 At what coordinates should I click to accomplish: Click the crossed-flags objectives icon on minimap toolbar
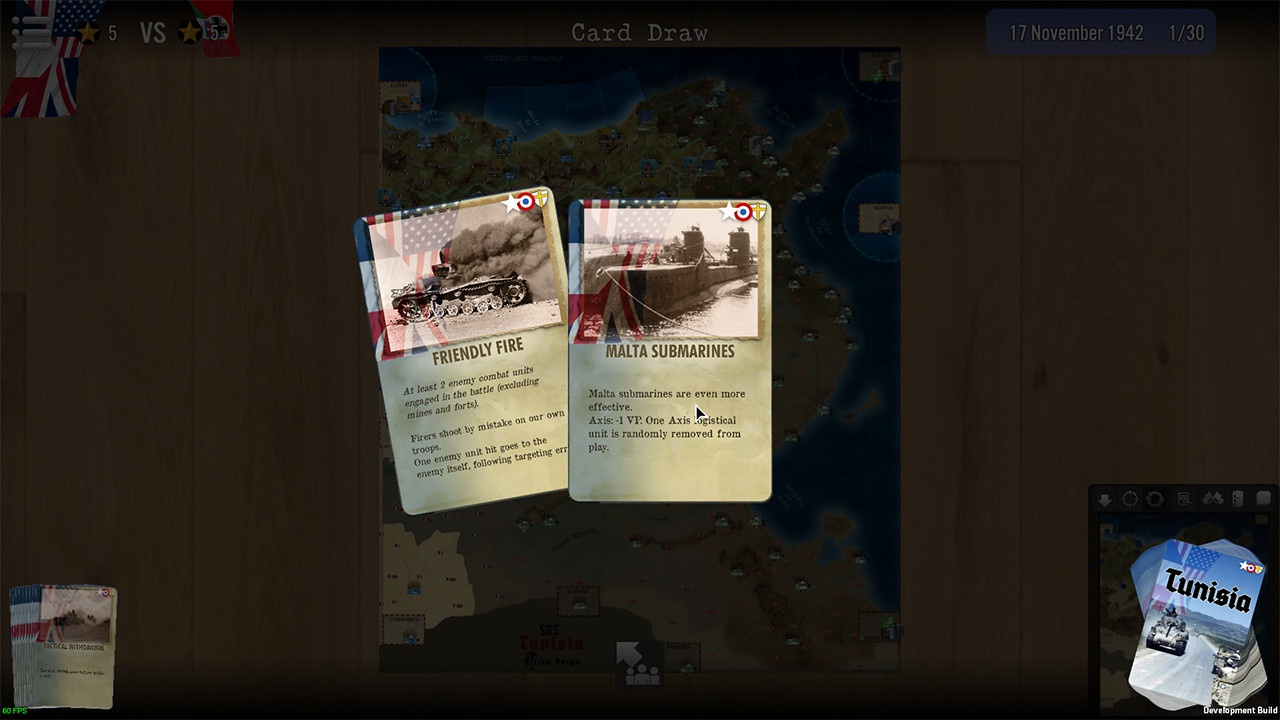pyautogui.click(x=1212, y=498)
